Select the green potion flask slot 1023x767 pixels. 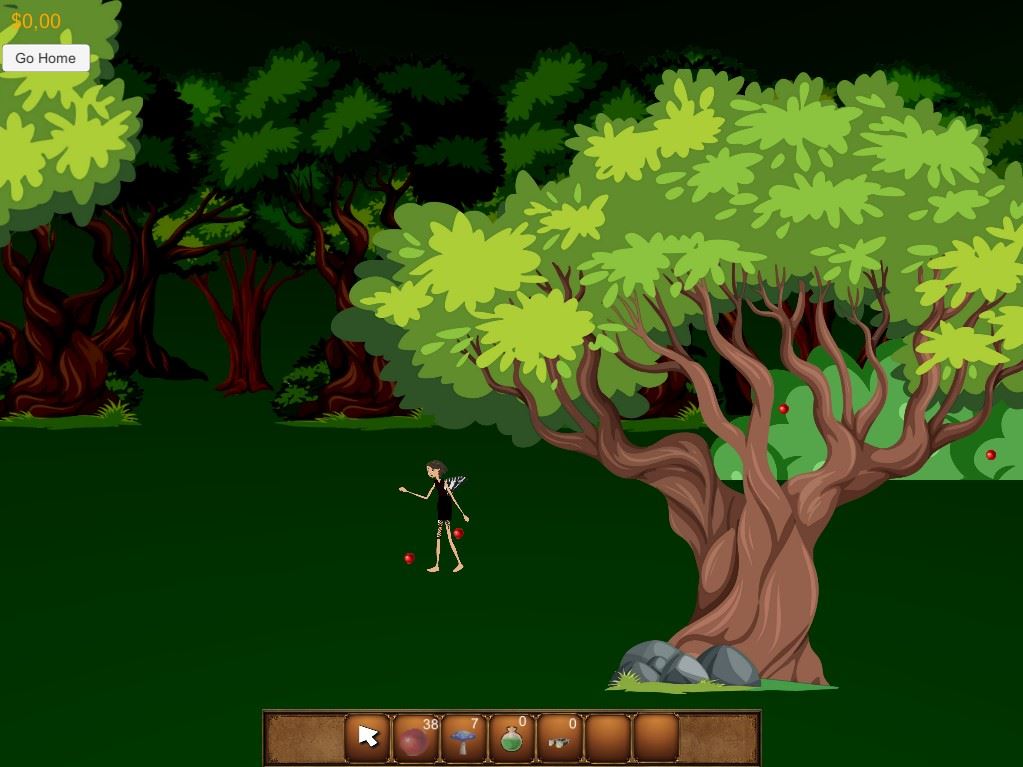point(511,738)
